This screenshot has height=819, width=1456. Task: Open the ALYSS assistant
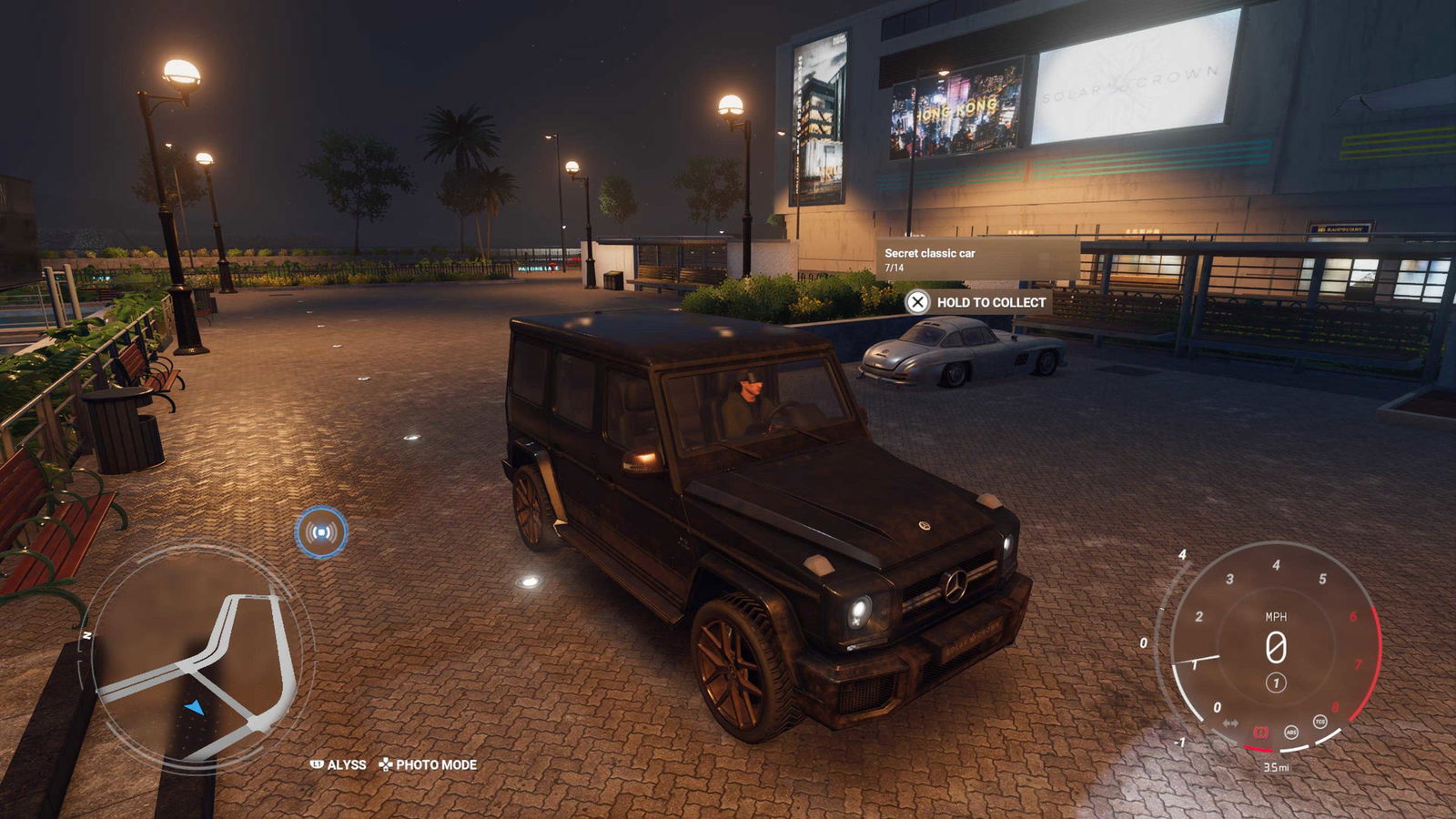point(339,764)
